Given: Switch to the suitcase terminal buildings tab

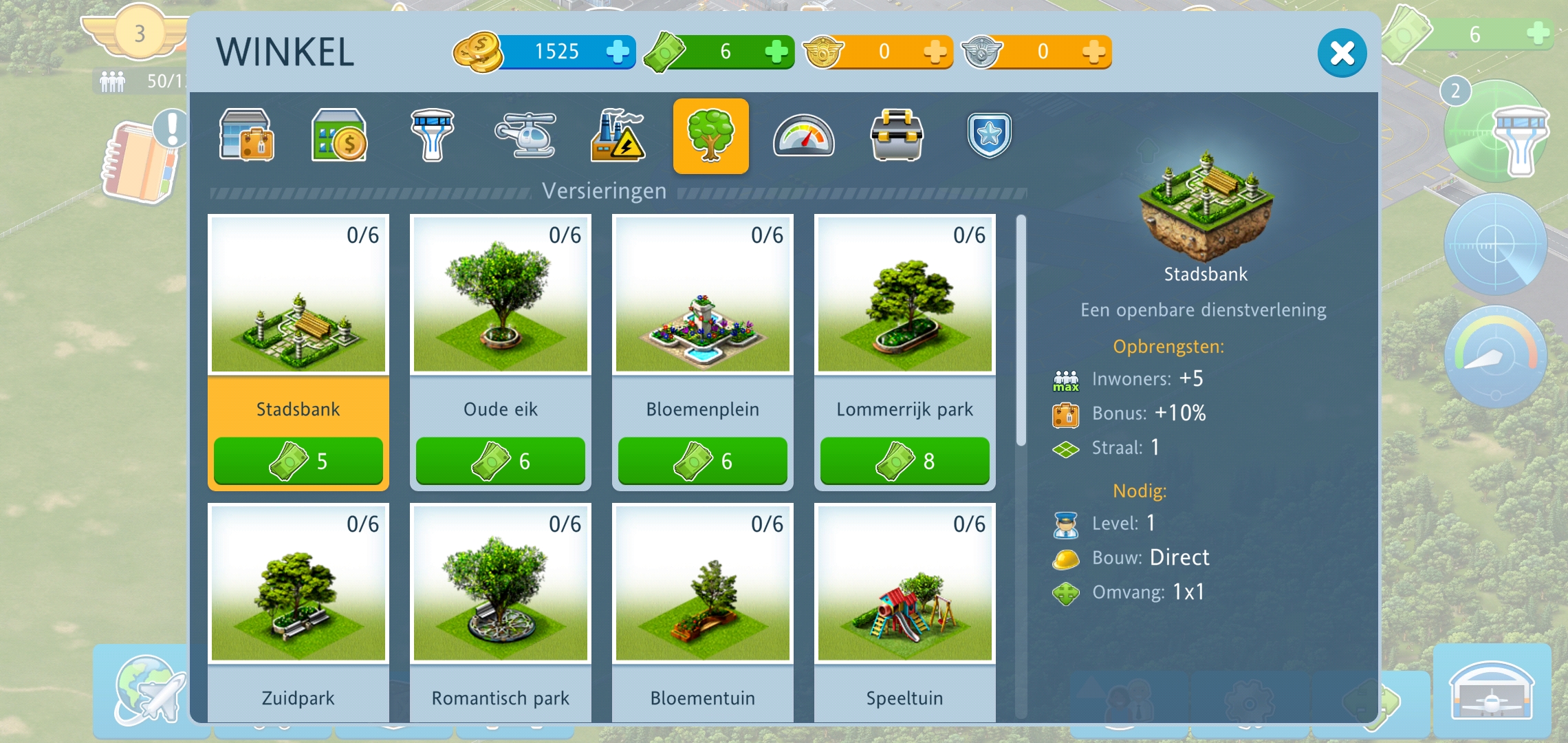Looking at the screenshot, I should coord(247,136).
